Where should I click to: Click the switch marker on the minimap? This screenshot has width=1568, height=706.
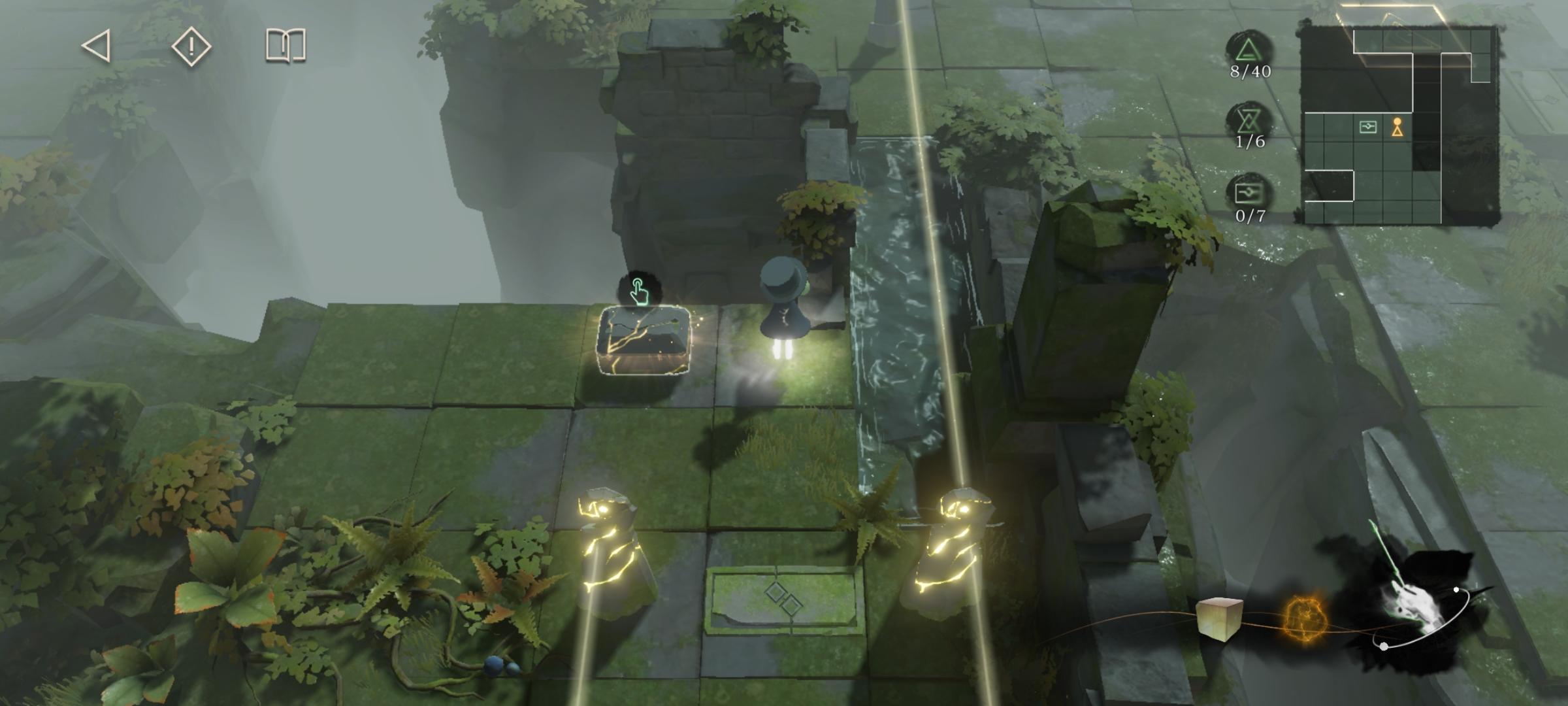click(1367, 127)
